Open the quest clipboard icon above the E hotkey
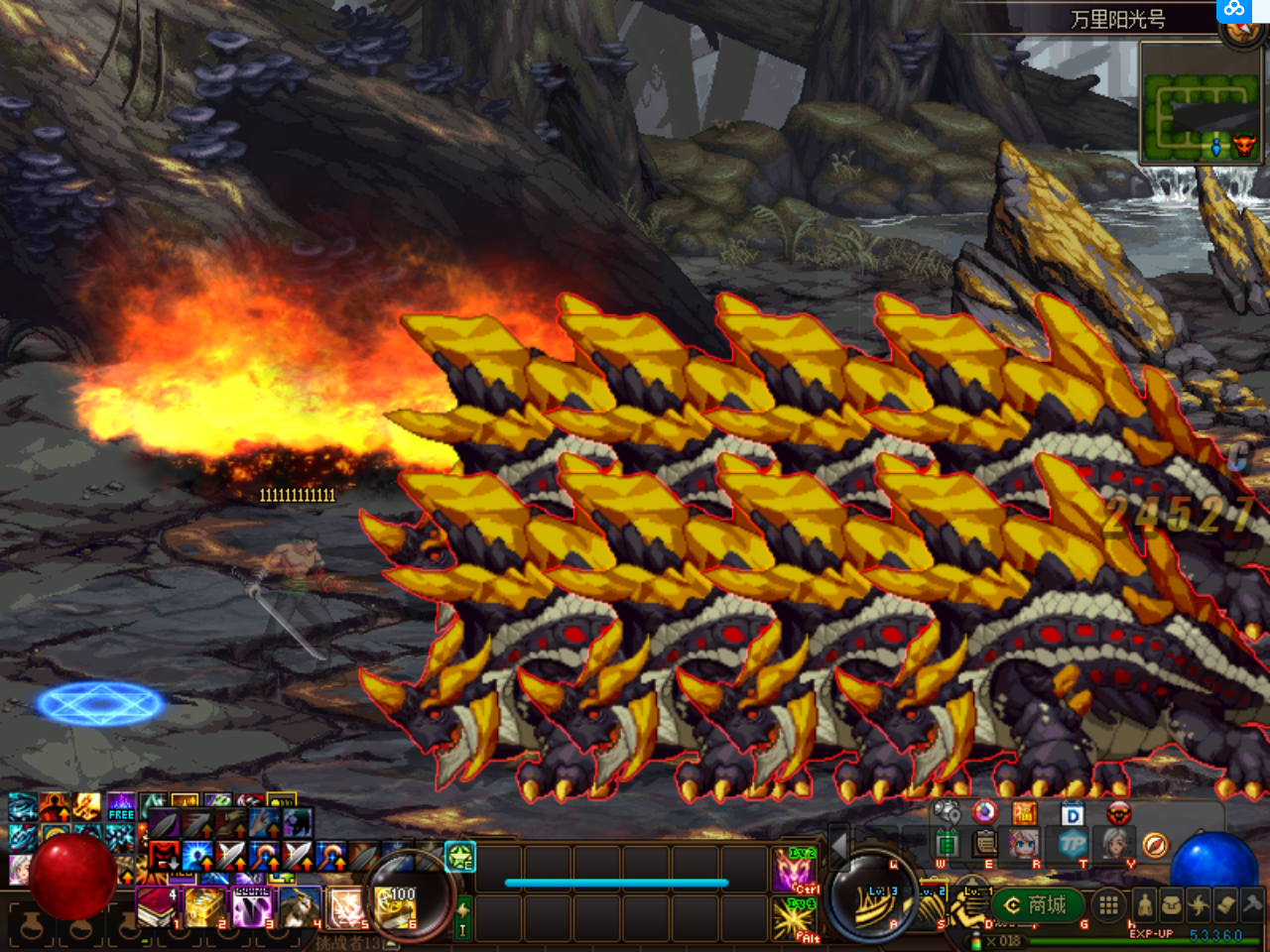Viewport: 1270px width, 952px height. pos(984,844)
